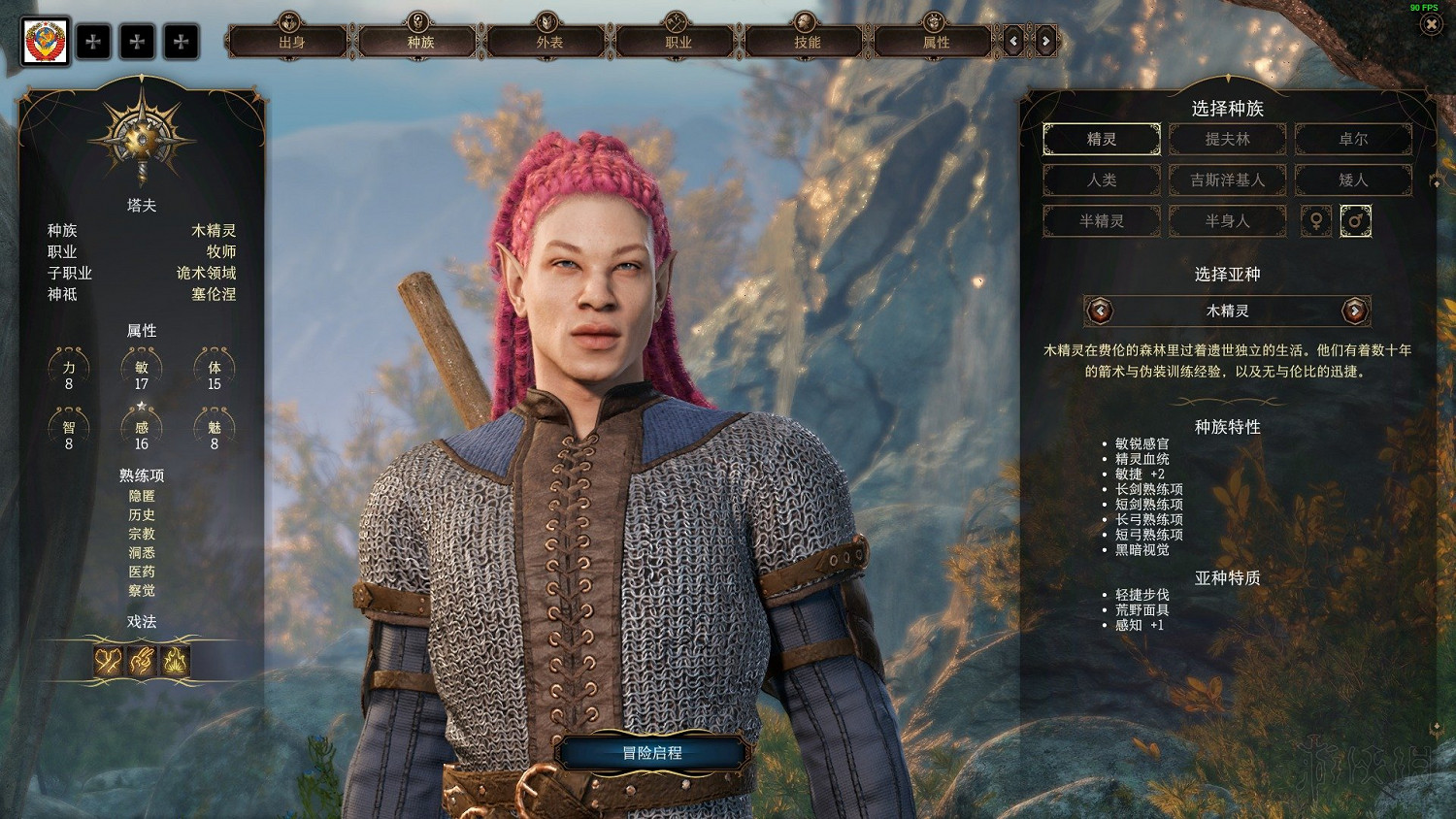Choose the 提夫林 (Tiefling) race

(x=1227, y=139)
